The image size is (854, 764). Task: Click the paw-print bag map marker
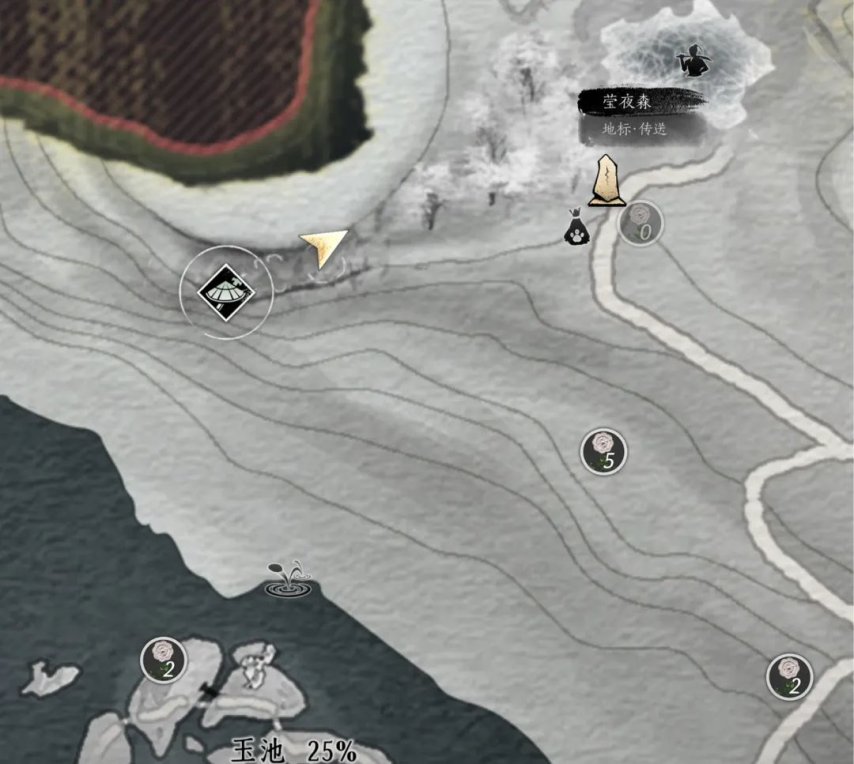point(577,229)
